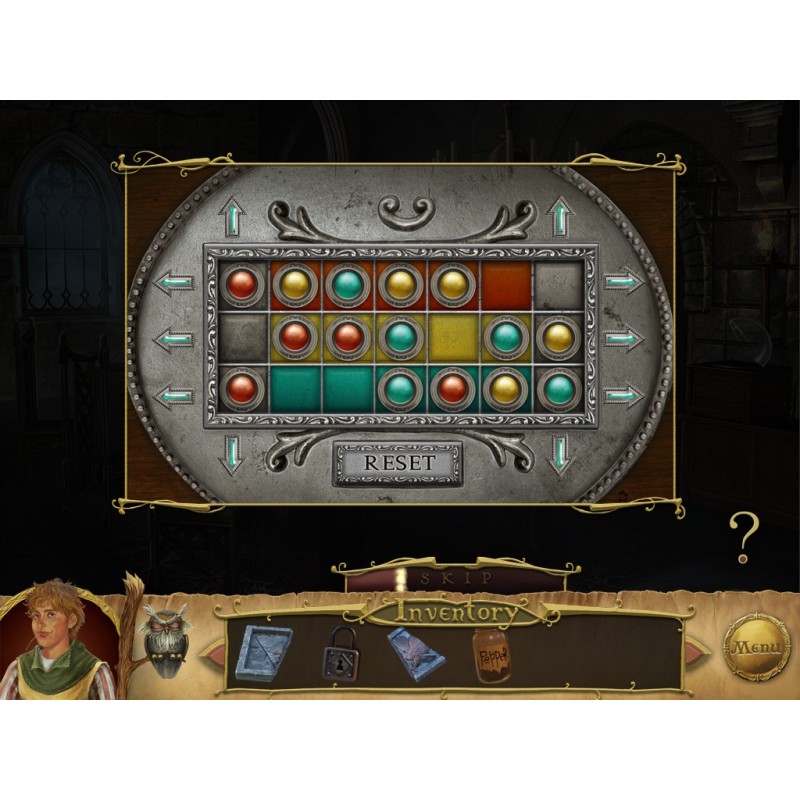The image size is (800, 800).
Task: Click the up arrow above the rightmost column
Action: point(560,217)
